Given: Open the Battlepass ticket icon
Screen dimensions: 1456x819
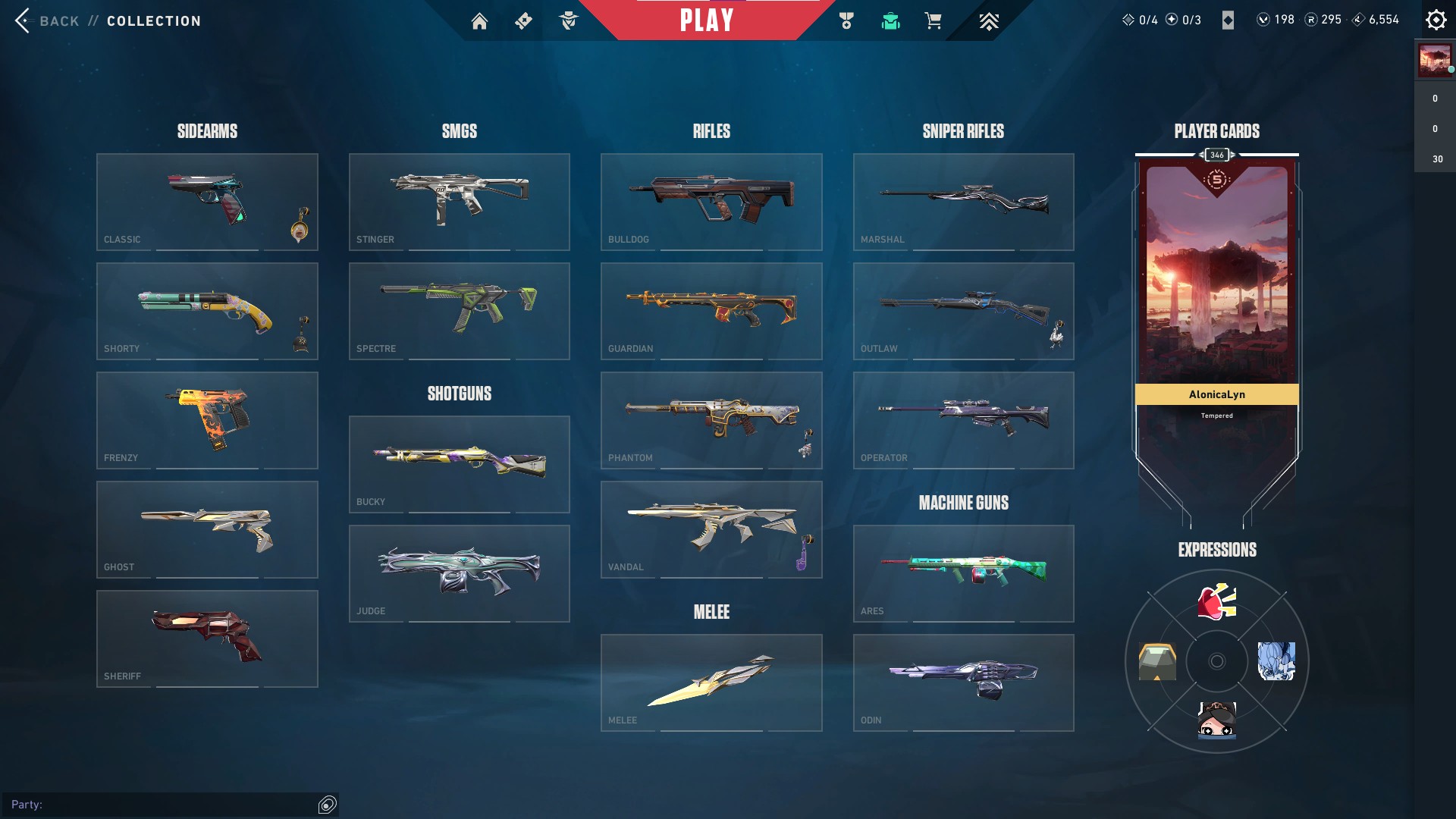Looking at the screenshot, I should click(523, 20).
